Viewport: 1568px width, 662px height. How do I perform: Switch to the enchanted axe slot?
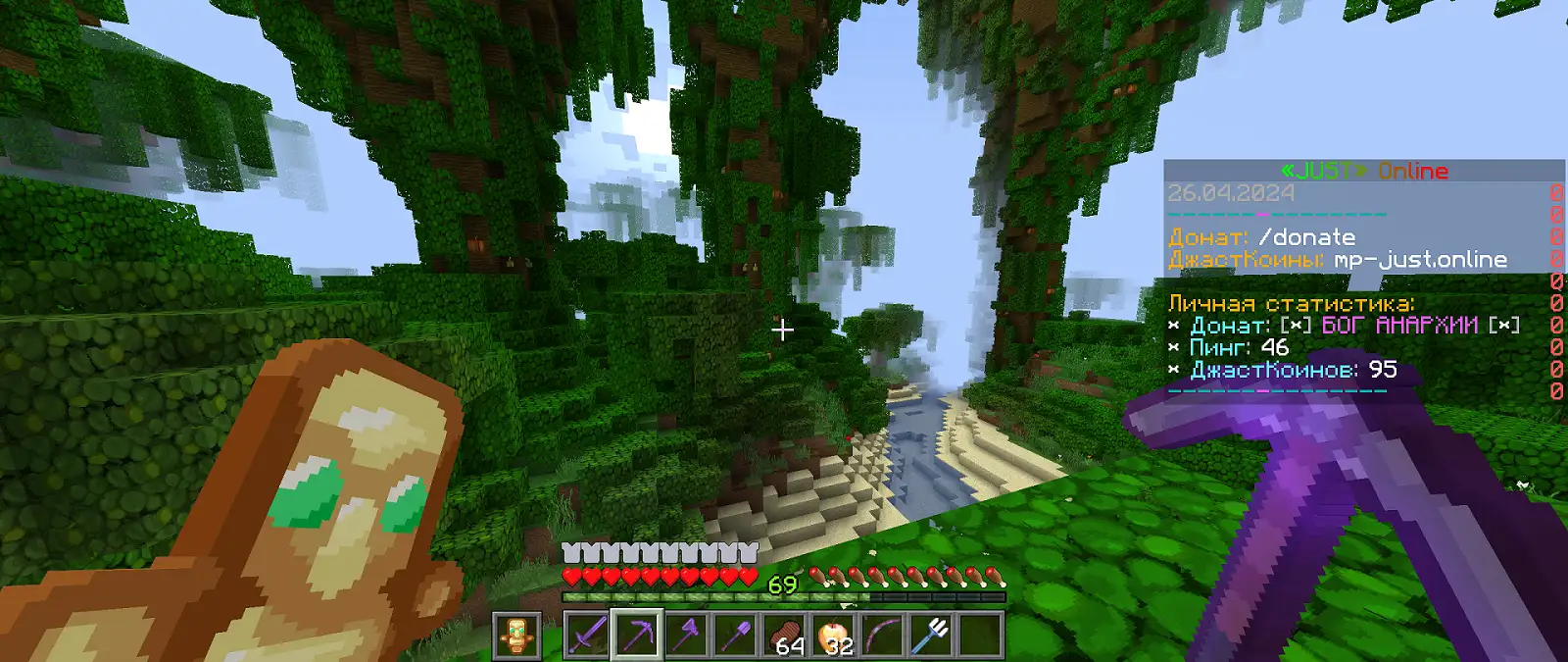pyautogui.click(x=686, y=636)
